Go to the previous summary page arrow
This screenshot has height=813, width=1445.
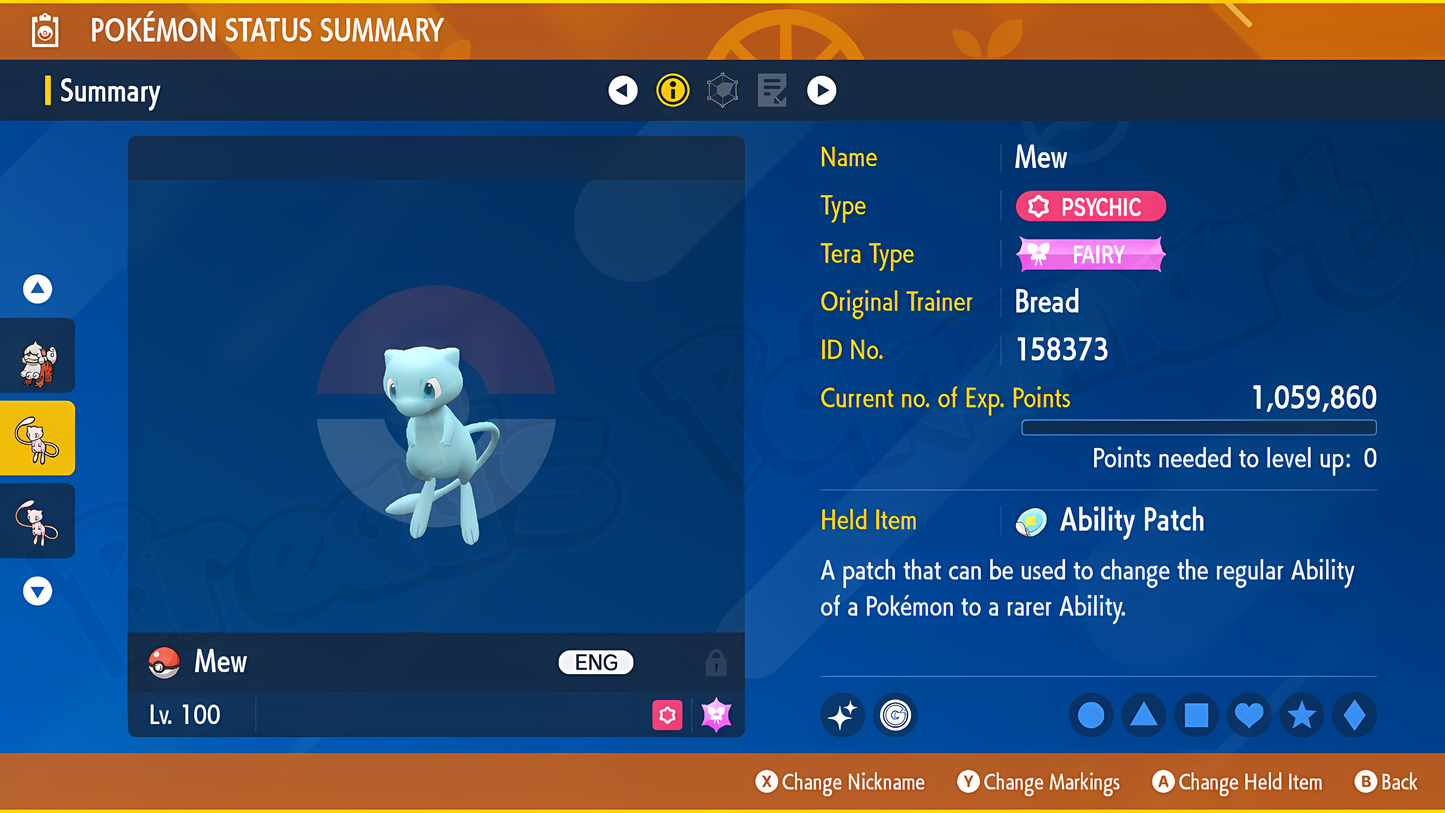[x=623, y=91]
